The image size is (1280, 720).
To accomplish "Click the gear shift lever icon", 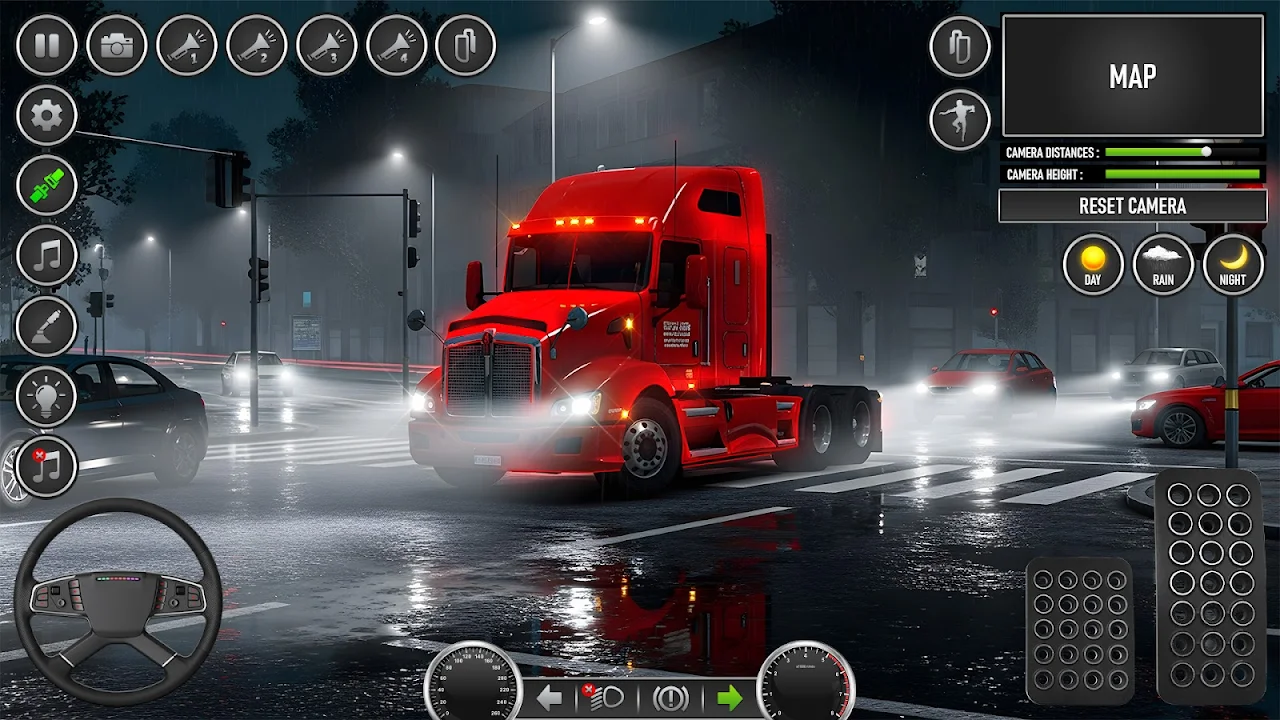I will pos(46,326).
